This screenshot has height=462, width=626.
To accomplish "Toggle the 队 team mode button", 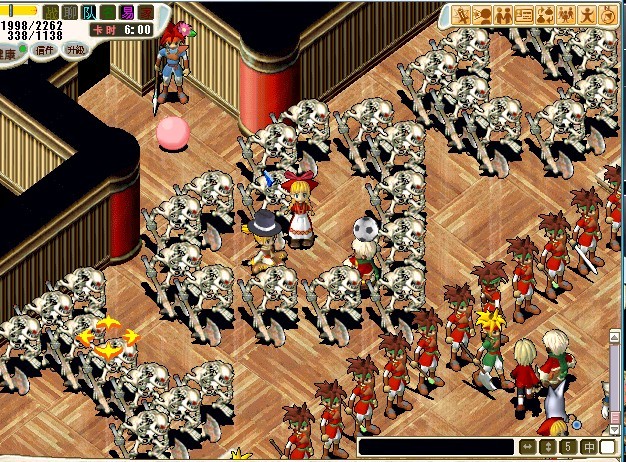I will tap(89, 12).
